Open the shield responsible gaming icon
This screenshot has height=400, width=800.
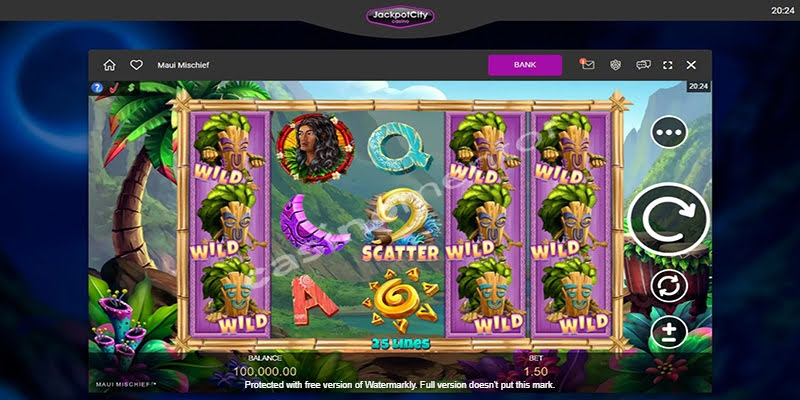pos(616,65)
